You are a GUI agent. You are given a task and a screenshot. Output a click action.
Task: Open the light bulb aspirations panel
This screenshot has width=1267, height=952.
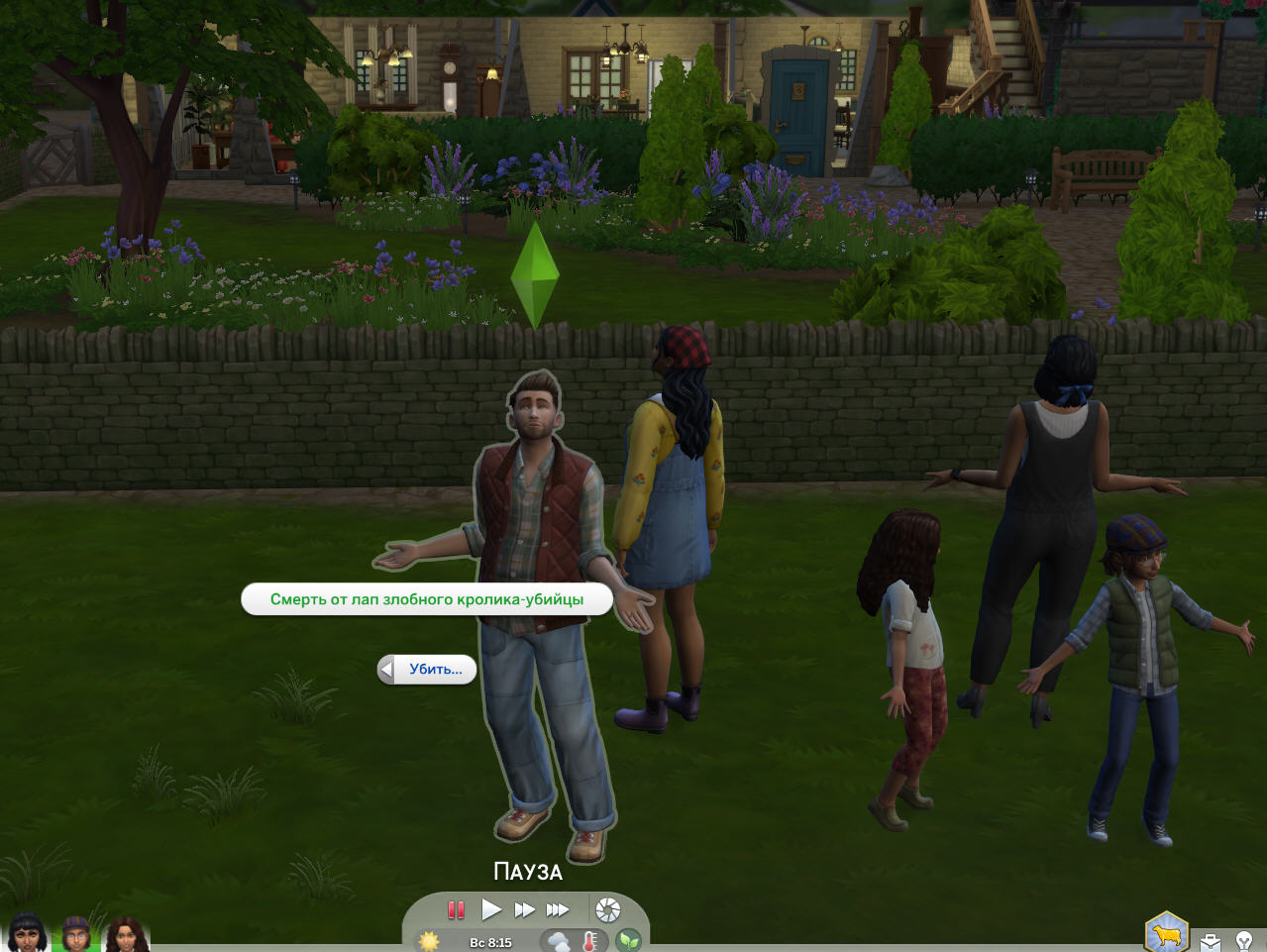(x=1245, y=941)
